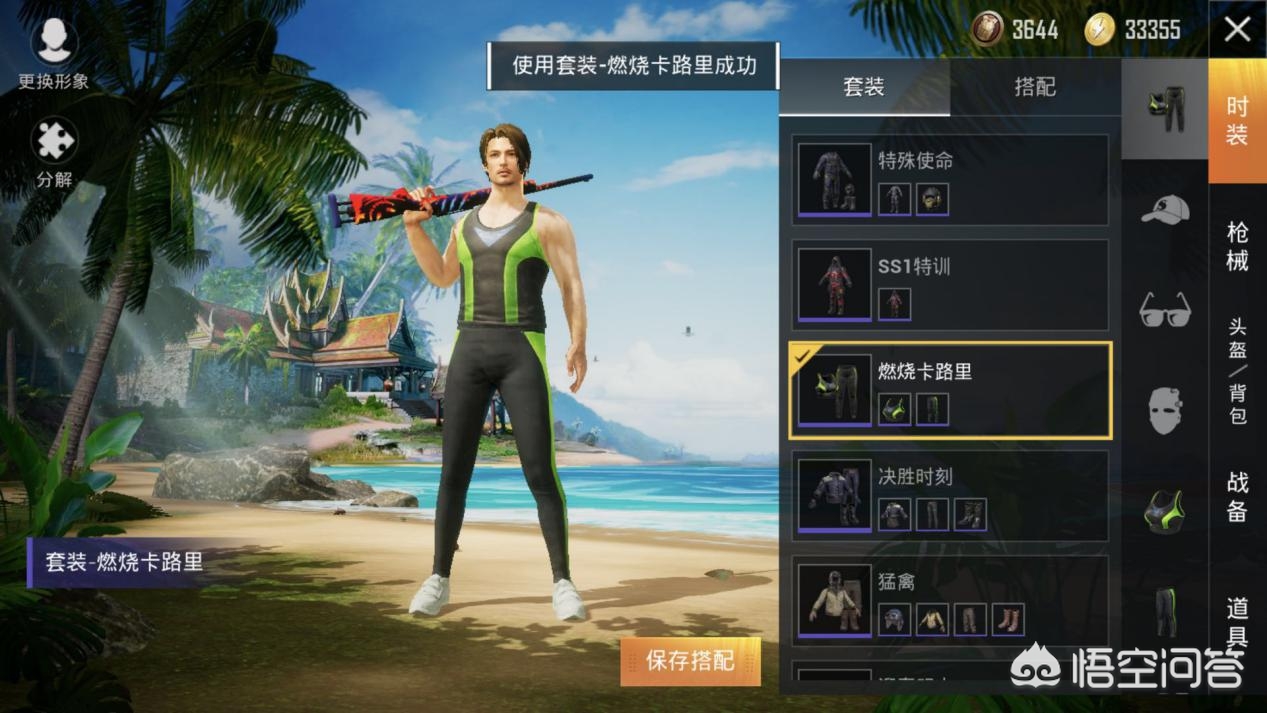
Task: Select the face mask filter icon
Action: tap(1165, 410)
